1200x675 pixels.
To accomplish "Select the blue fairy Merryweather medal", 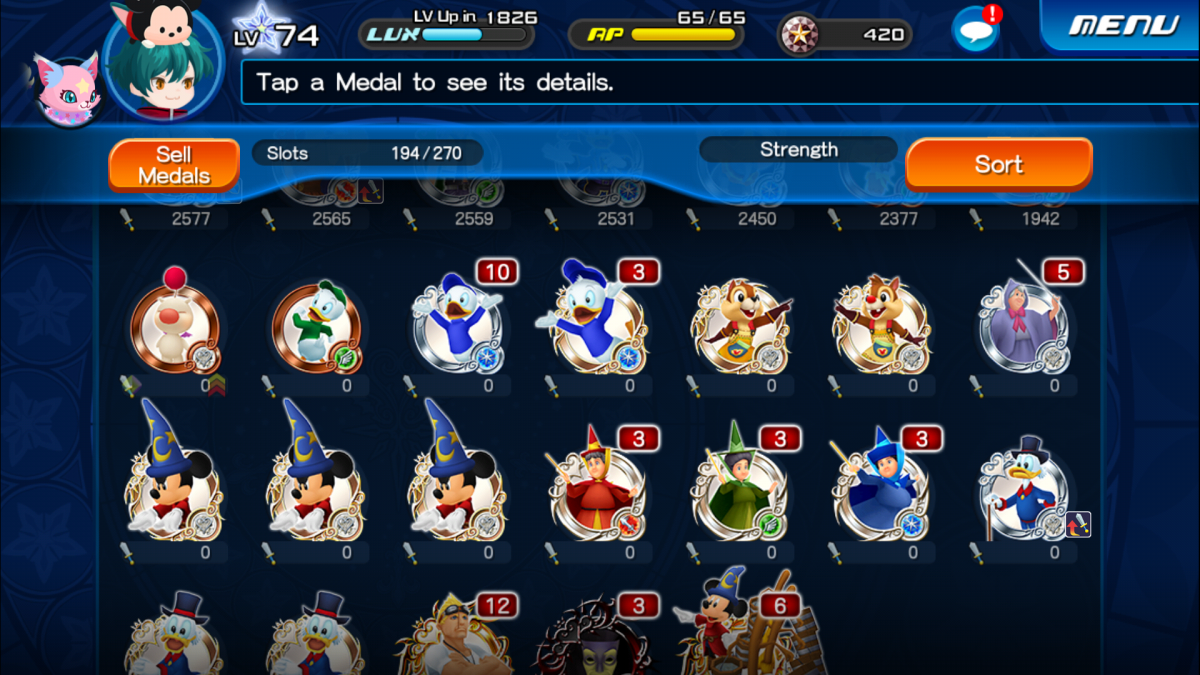I will click(882, 492).
